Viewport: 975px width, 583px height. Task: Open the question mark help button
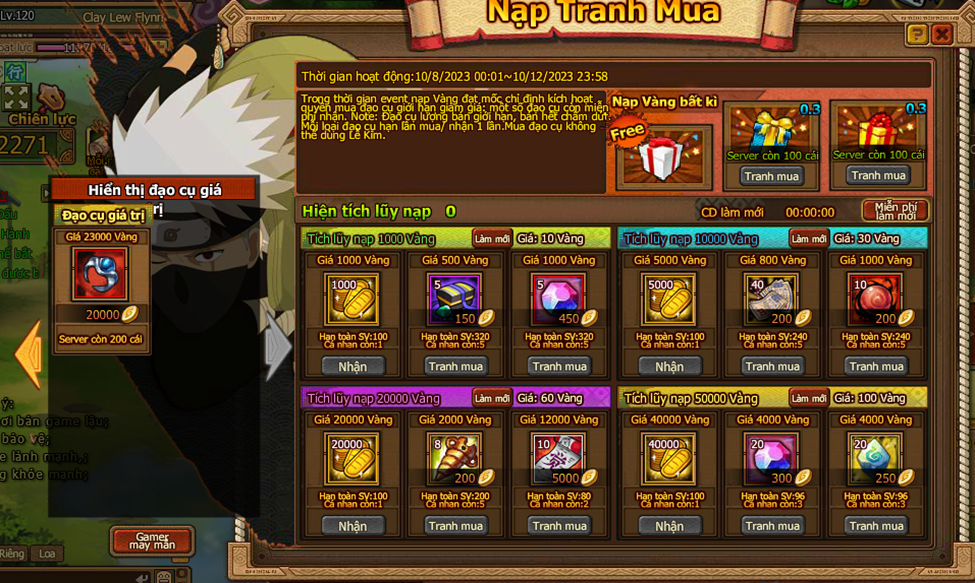(916, 34)
